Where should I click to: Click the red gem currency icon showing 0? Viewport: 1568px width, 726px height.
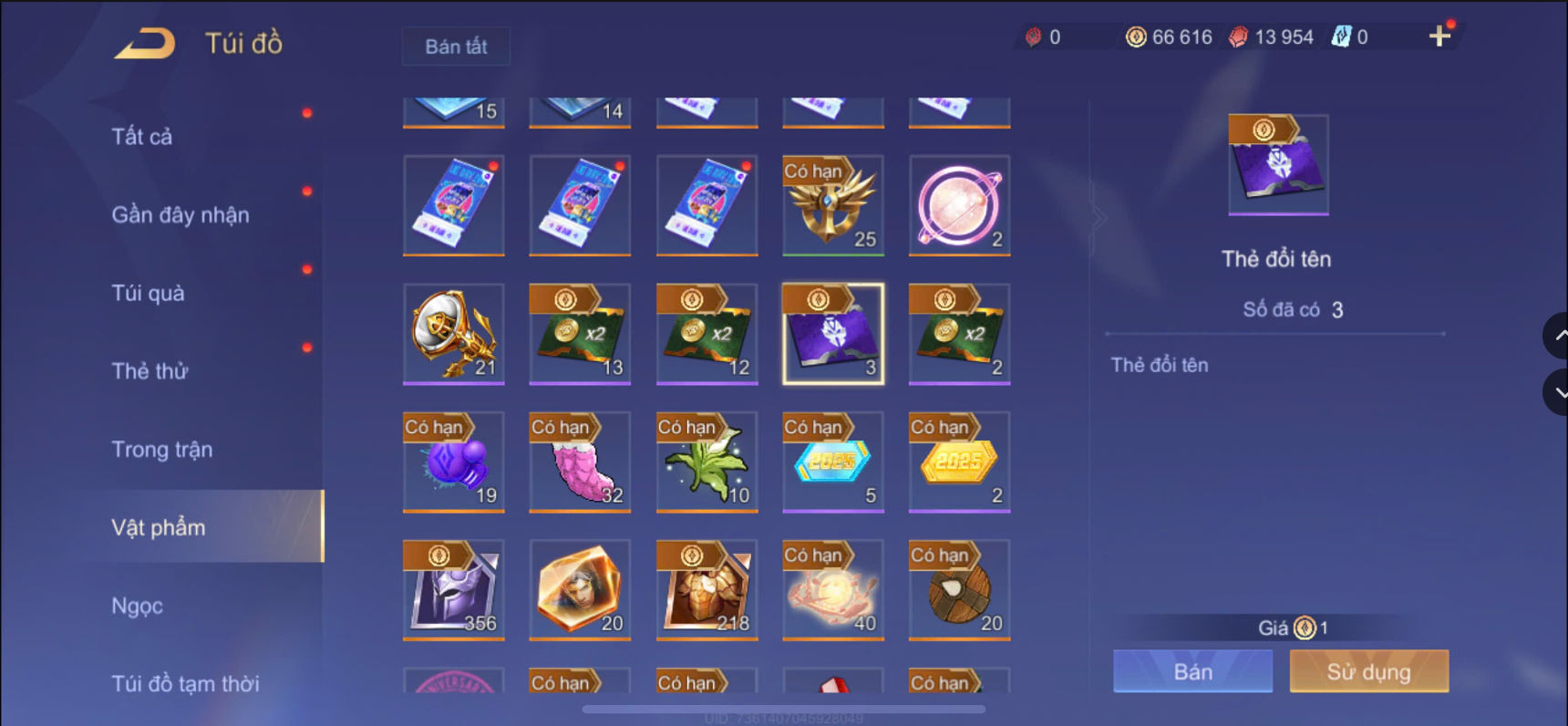[1035, 37]
